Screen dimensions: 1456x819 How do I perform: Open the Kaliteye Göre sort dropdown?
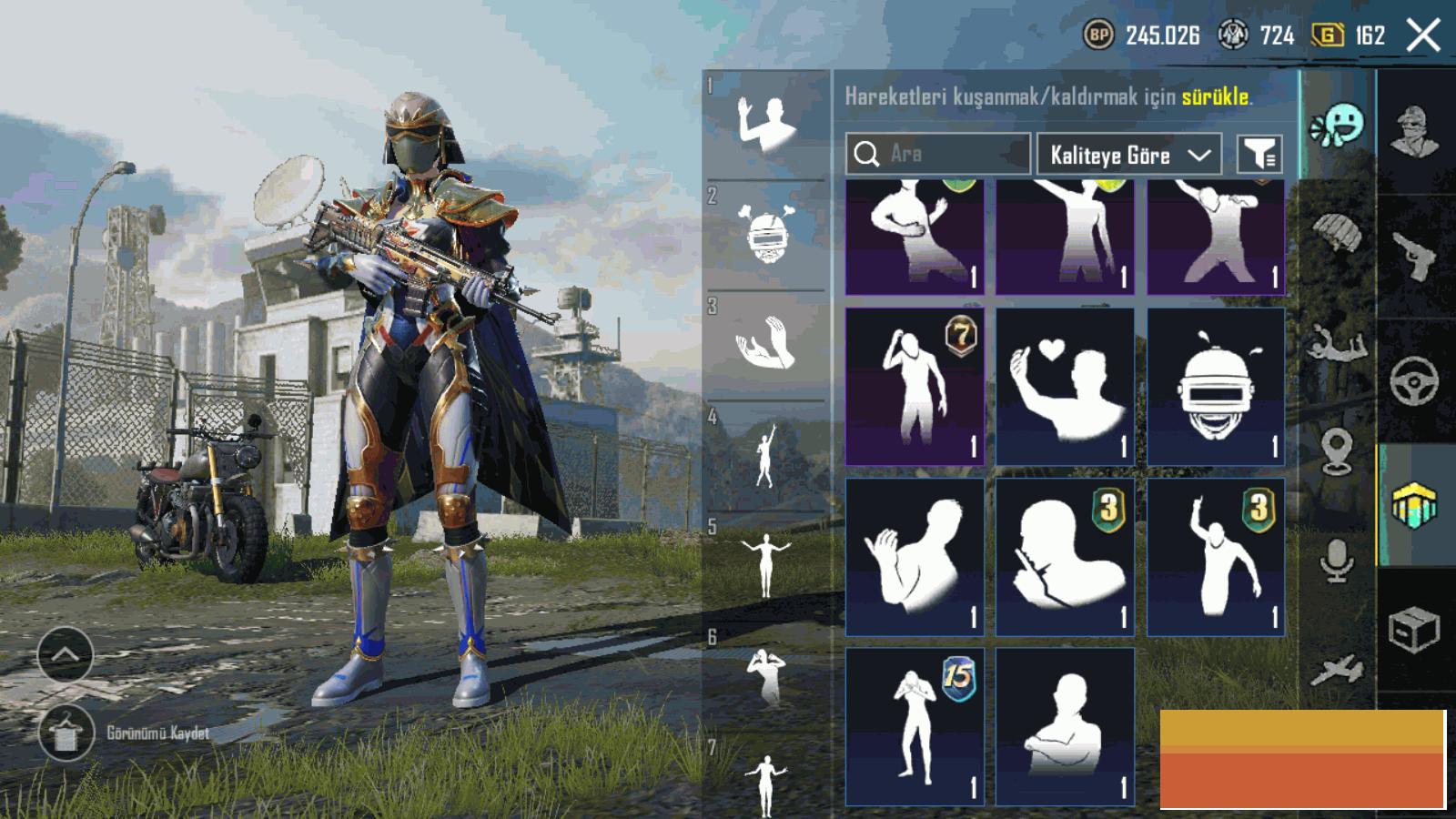coord(1128,155)
